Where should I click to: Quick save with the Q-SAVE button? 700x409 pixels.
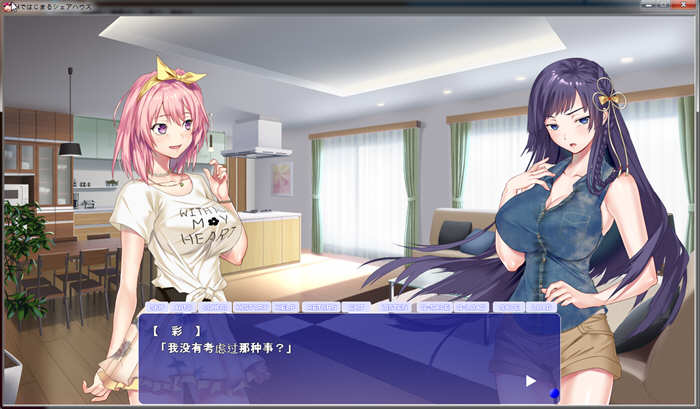433,307
